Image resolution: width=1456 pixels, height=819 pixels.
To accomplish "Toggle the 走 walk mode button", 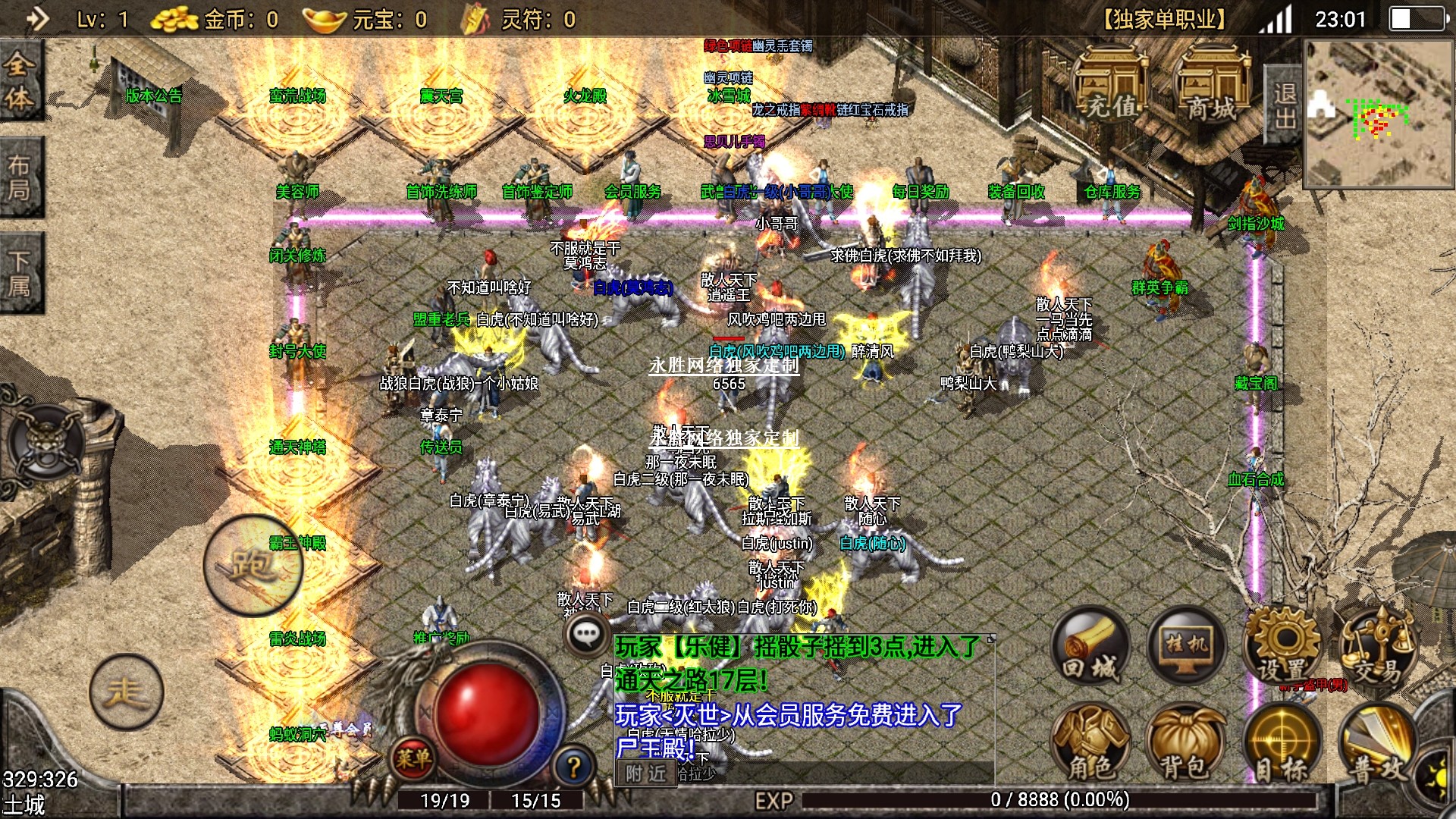I will pos(126,692).
